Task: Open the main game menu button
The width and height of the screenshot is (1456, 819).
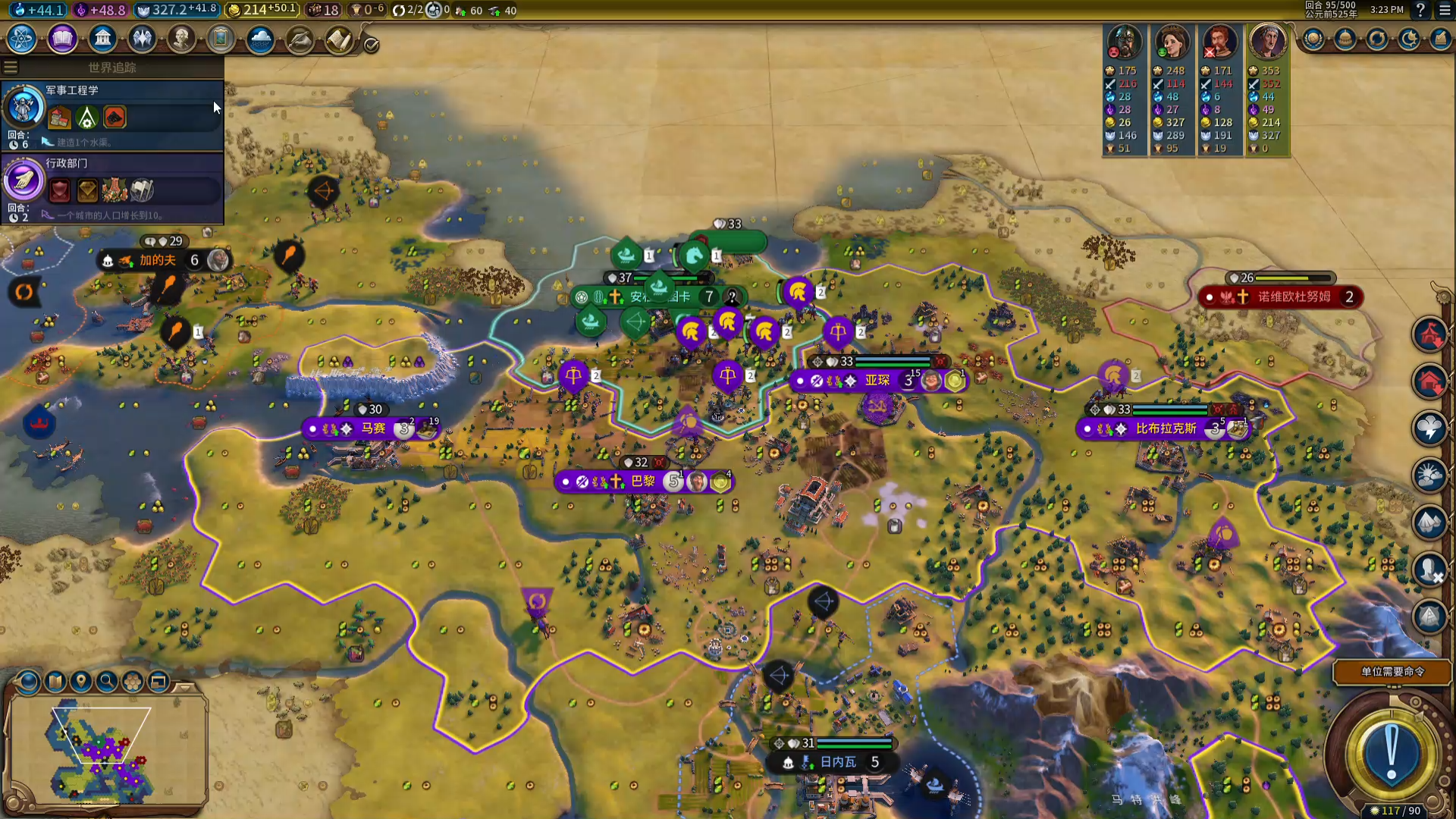Action: click(x=1445, y=10)
